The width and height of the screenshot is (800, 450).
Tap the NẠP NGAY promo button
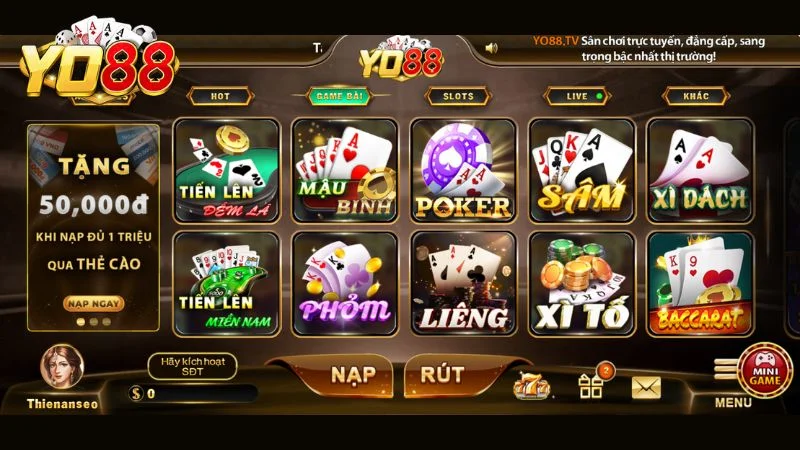point(93,303)
